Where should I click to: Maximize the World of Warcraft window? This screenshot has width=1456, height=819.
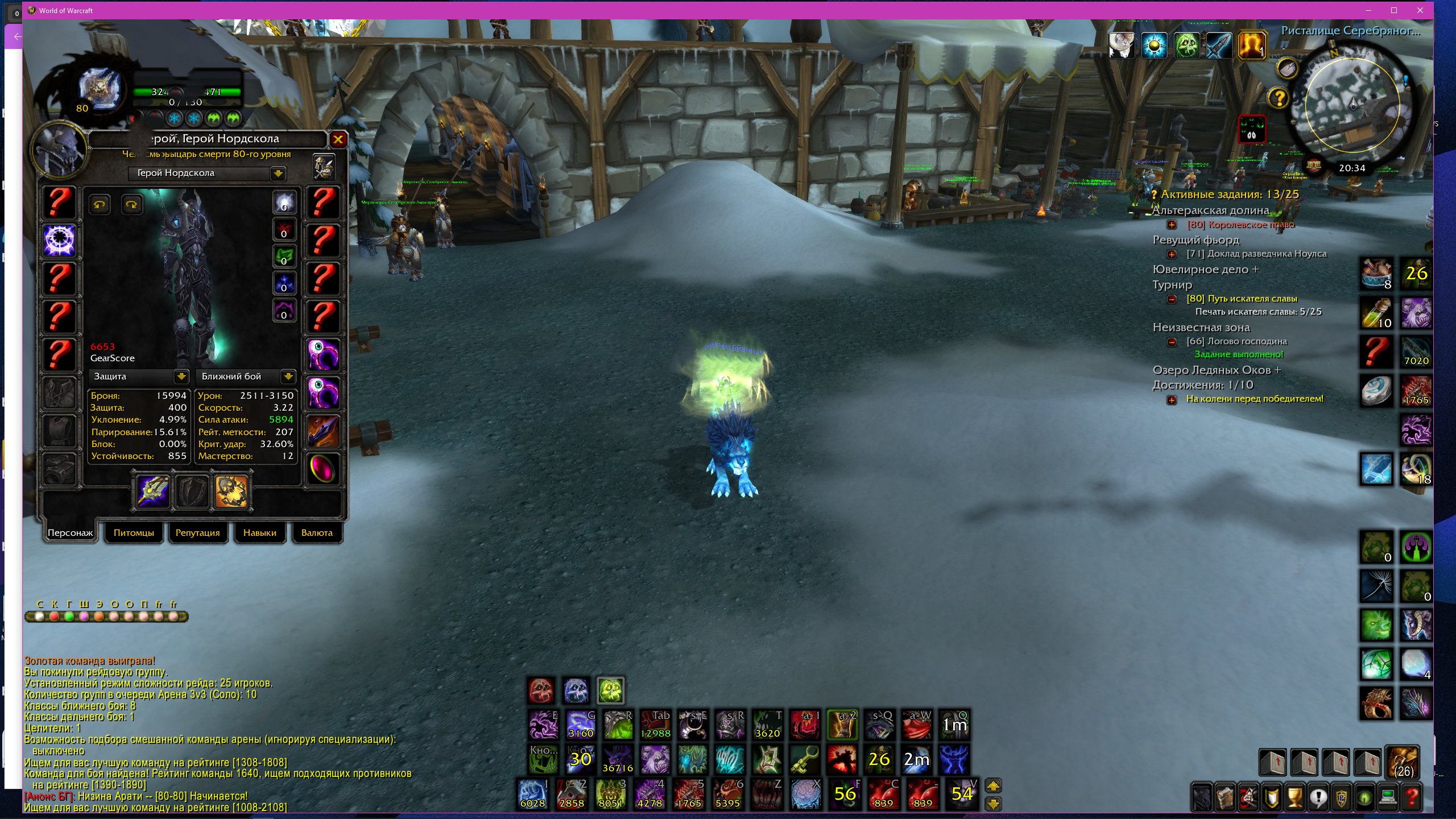point(1393,10)
